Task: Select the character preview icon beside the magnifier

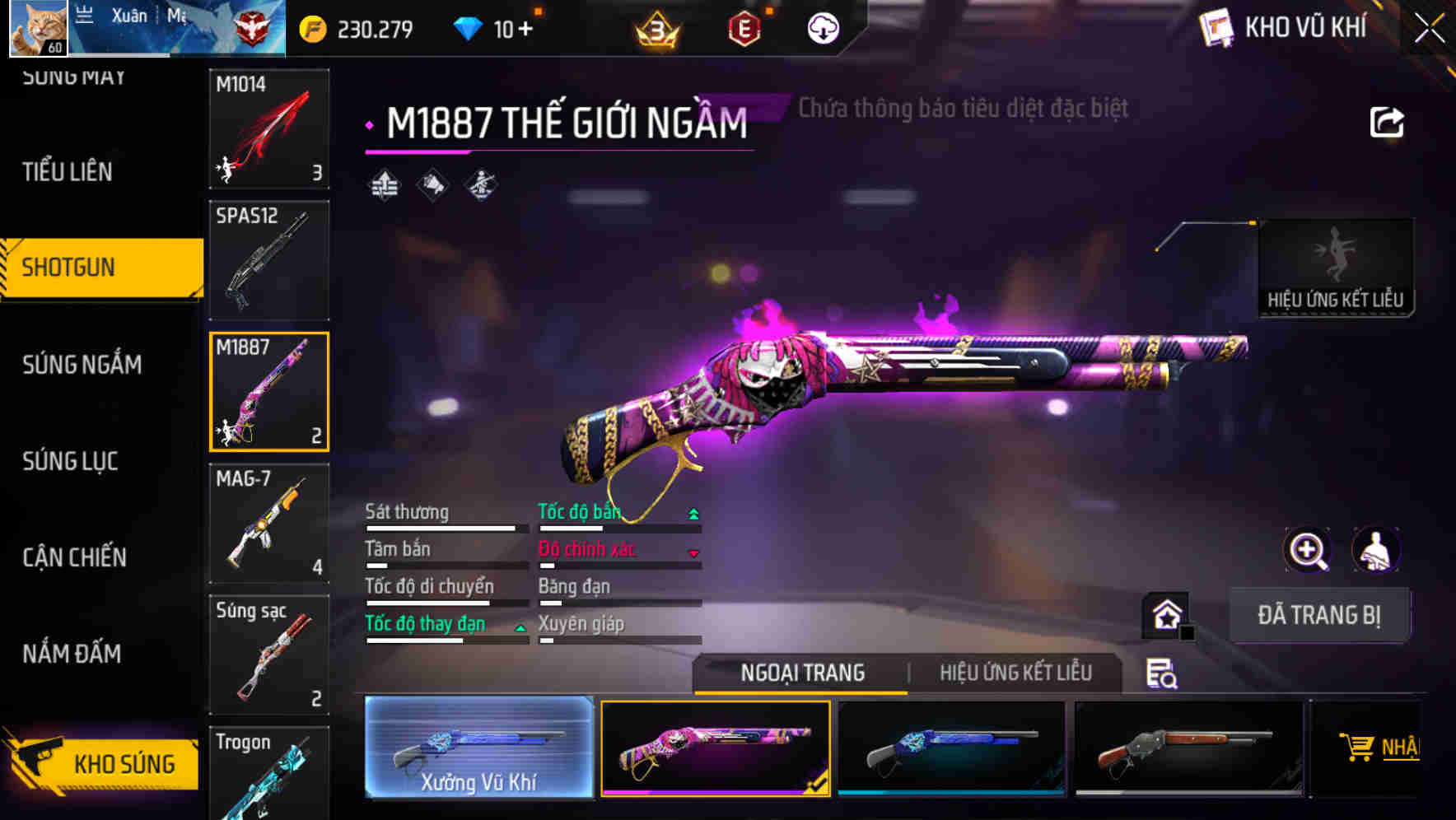Action: point(1377,550)
